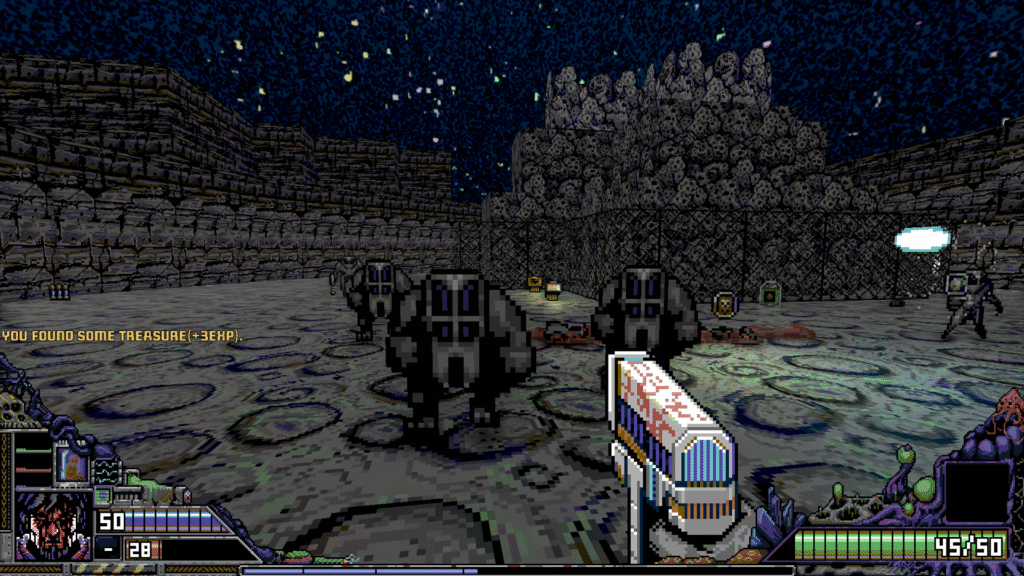The image size is (1024, 576).
Task: Select the small character monitor screen
Action: coord(73,464)
